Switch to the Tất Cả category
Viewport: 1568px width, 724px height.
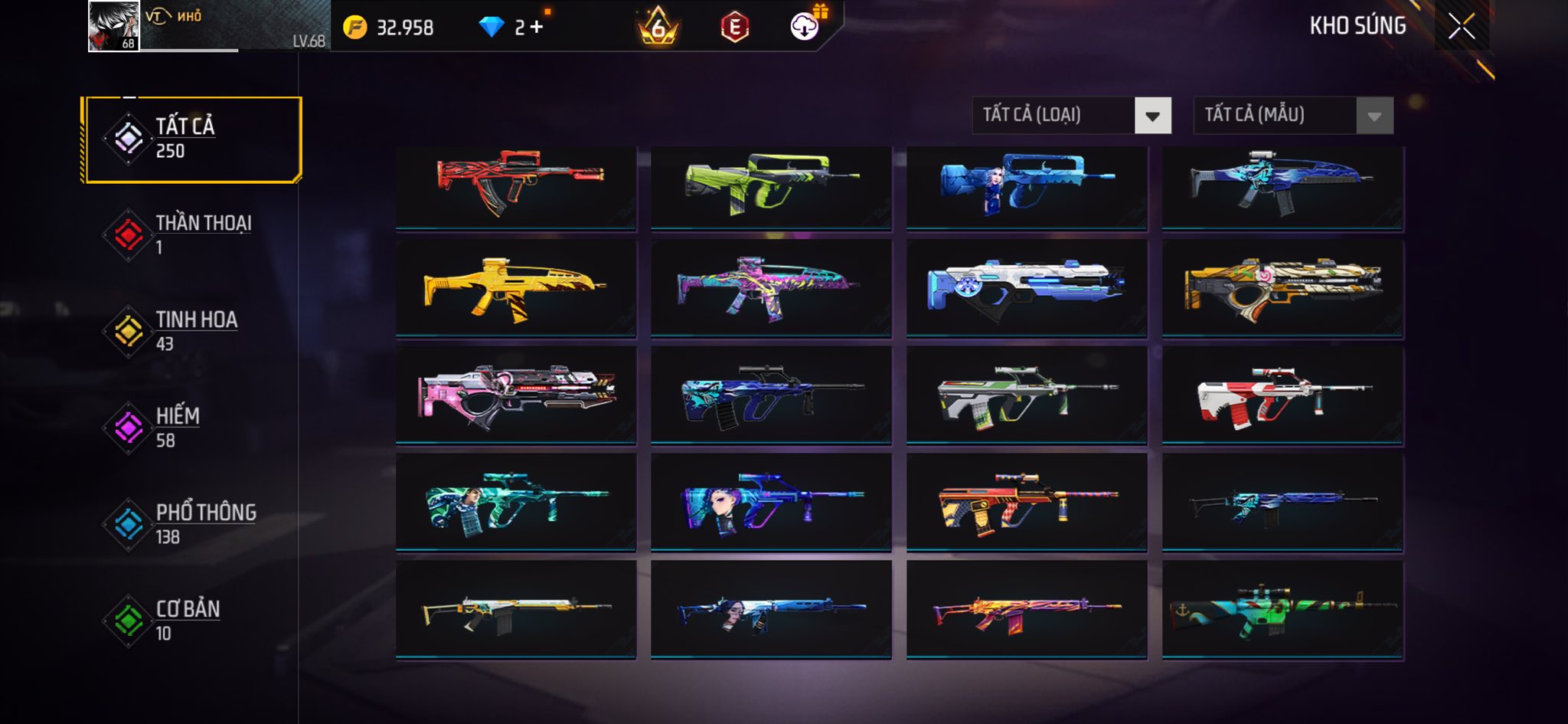click(192, 139)
